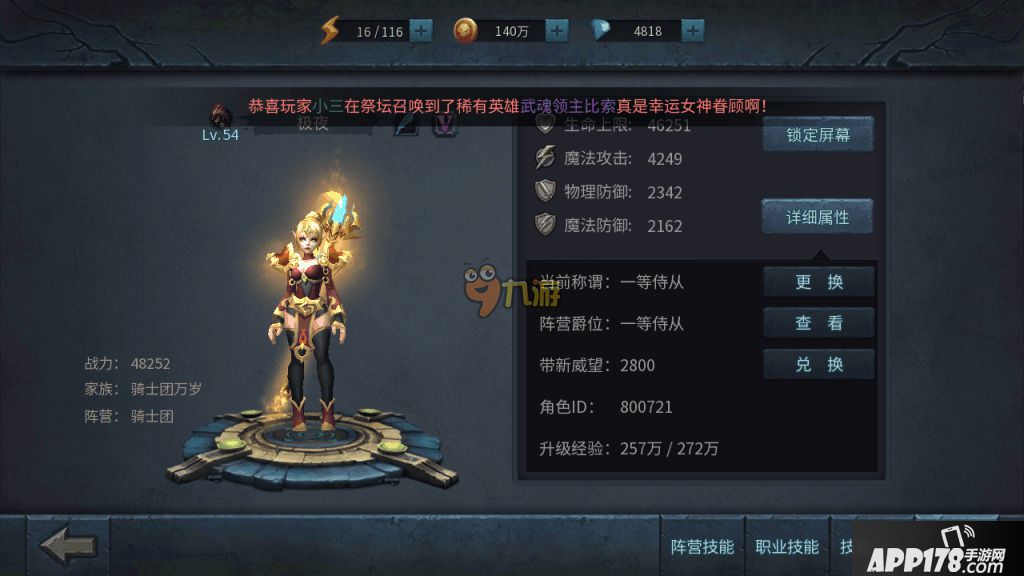This screenshot has width=1024, height=576.
Task: Switch to the 阵营技能 tab
Action: (702, 547)
